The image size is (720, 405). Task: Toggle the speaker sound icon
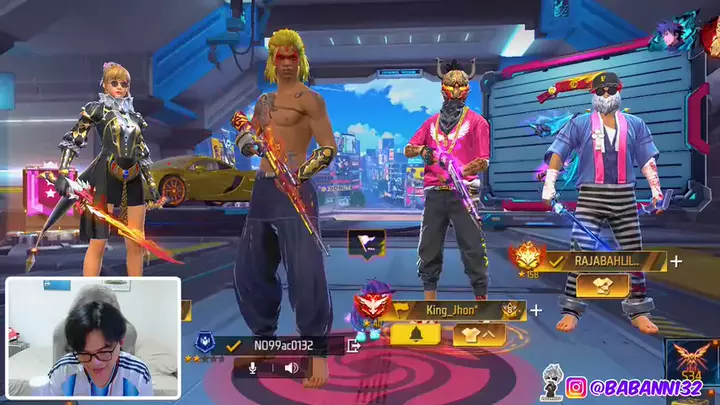[x=291, y=368]
